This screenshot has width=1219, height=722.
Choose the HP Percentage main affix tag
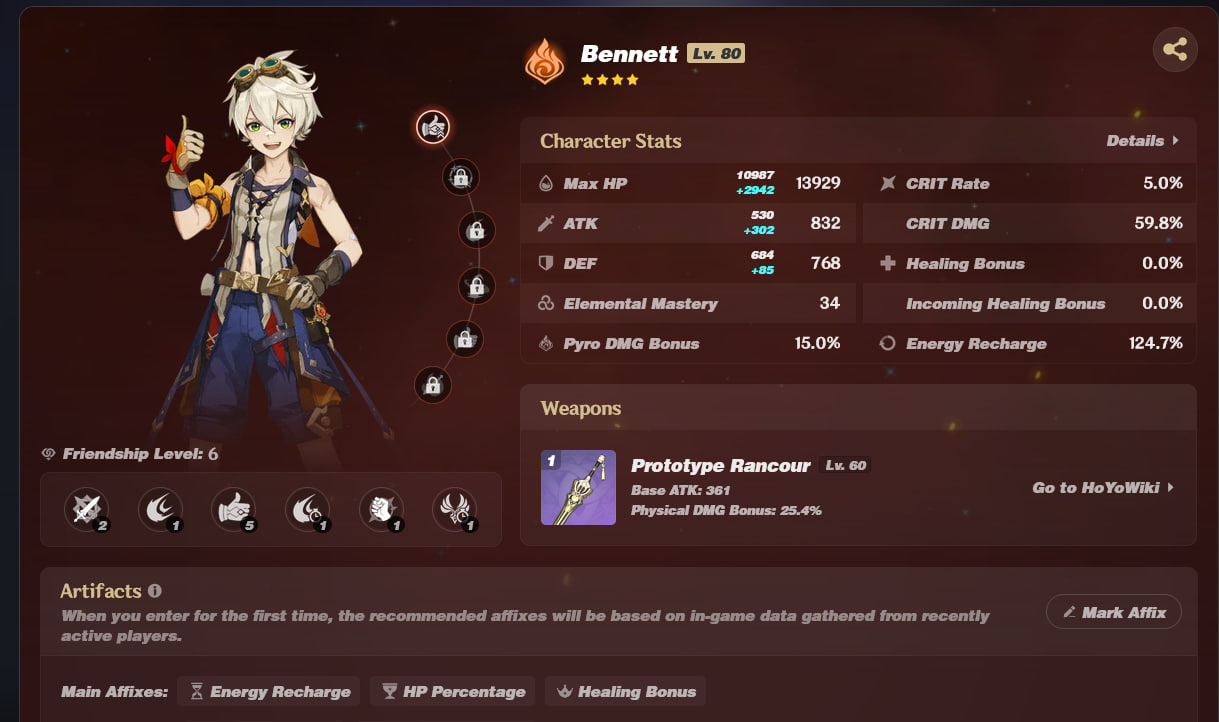coord(452,691)
